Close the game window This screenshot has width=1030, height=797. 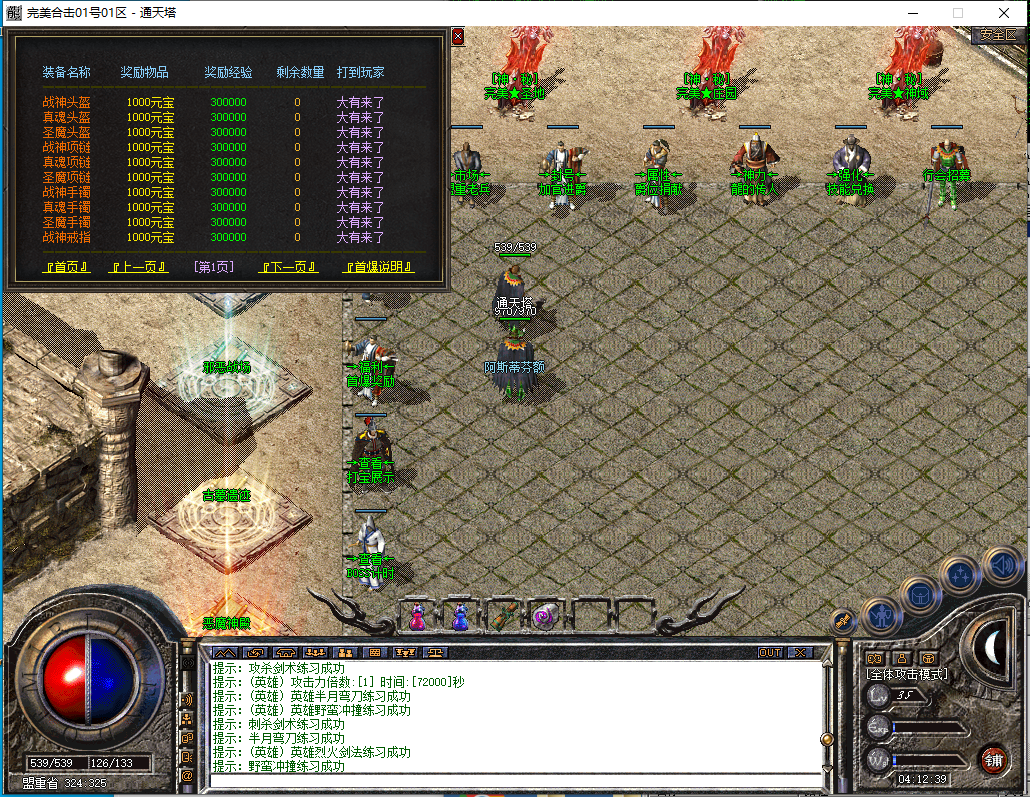coord(1005,13)
